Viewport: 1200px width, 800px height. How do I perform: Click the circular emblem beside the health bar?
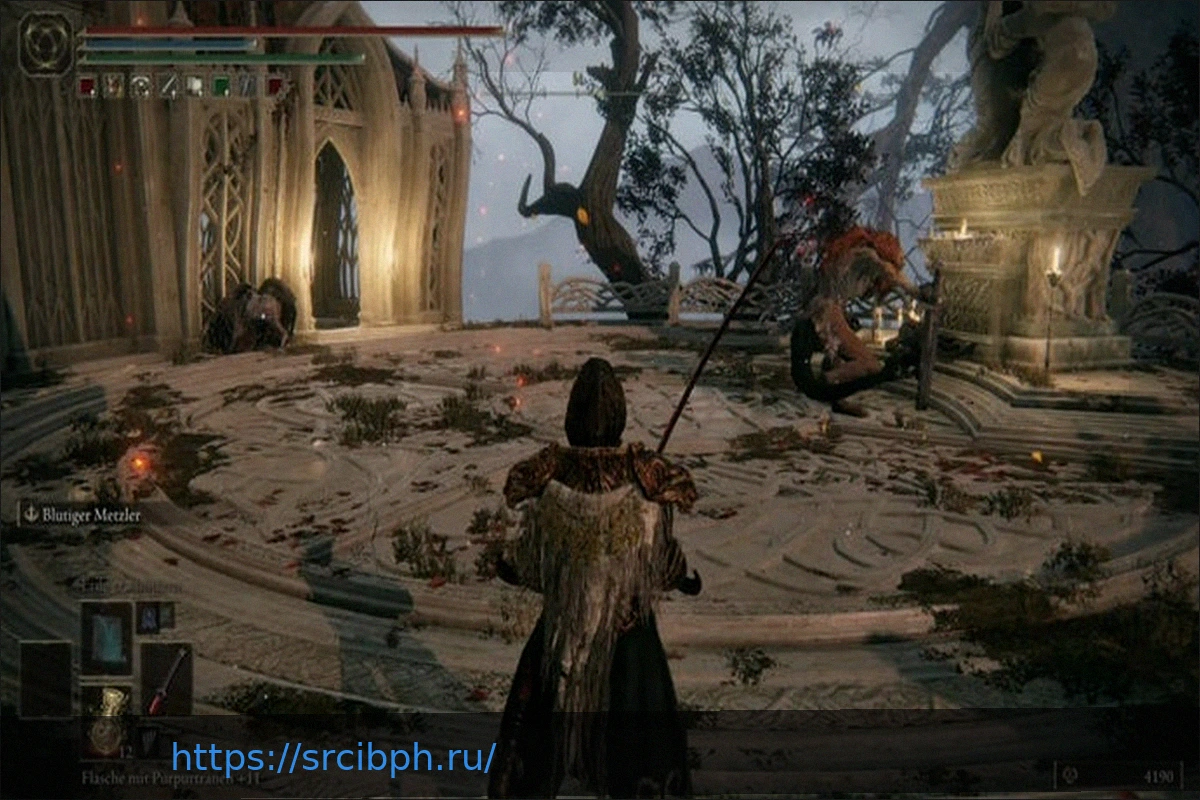click(x=45, y=41)
